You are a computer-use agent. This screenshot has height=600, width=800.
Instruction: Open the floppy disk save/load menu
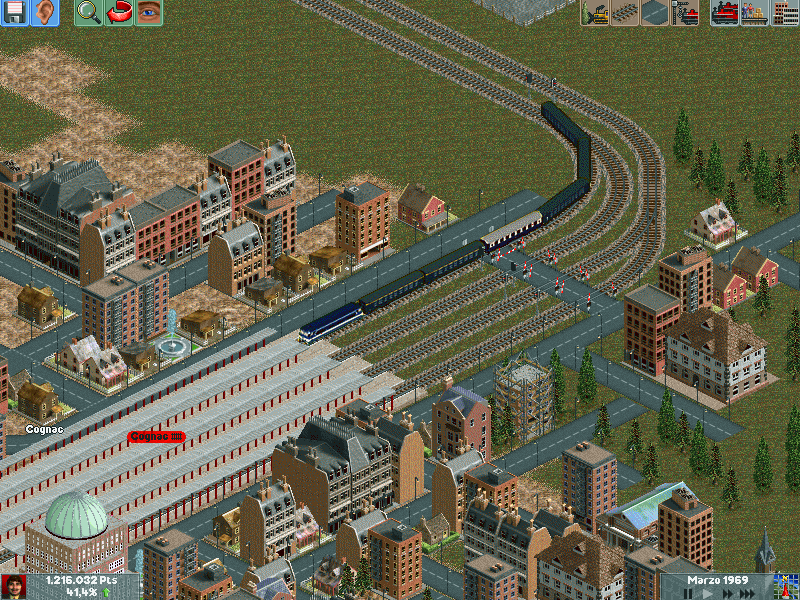coord(15,13)
